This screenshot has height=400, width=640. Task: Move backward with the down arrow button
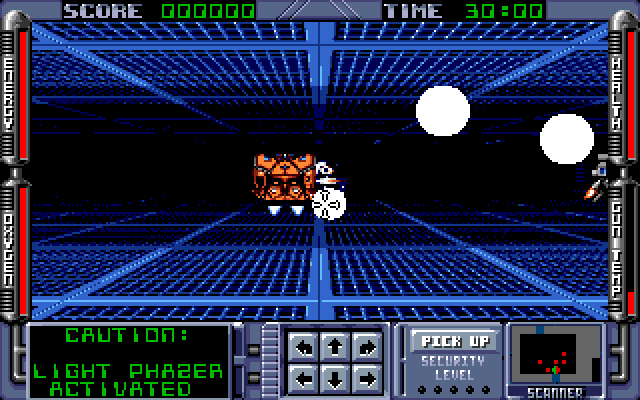(x=336, y=378)
